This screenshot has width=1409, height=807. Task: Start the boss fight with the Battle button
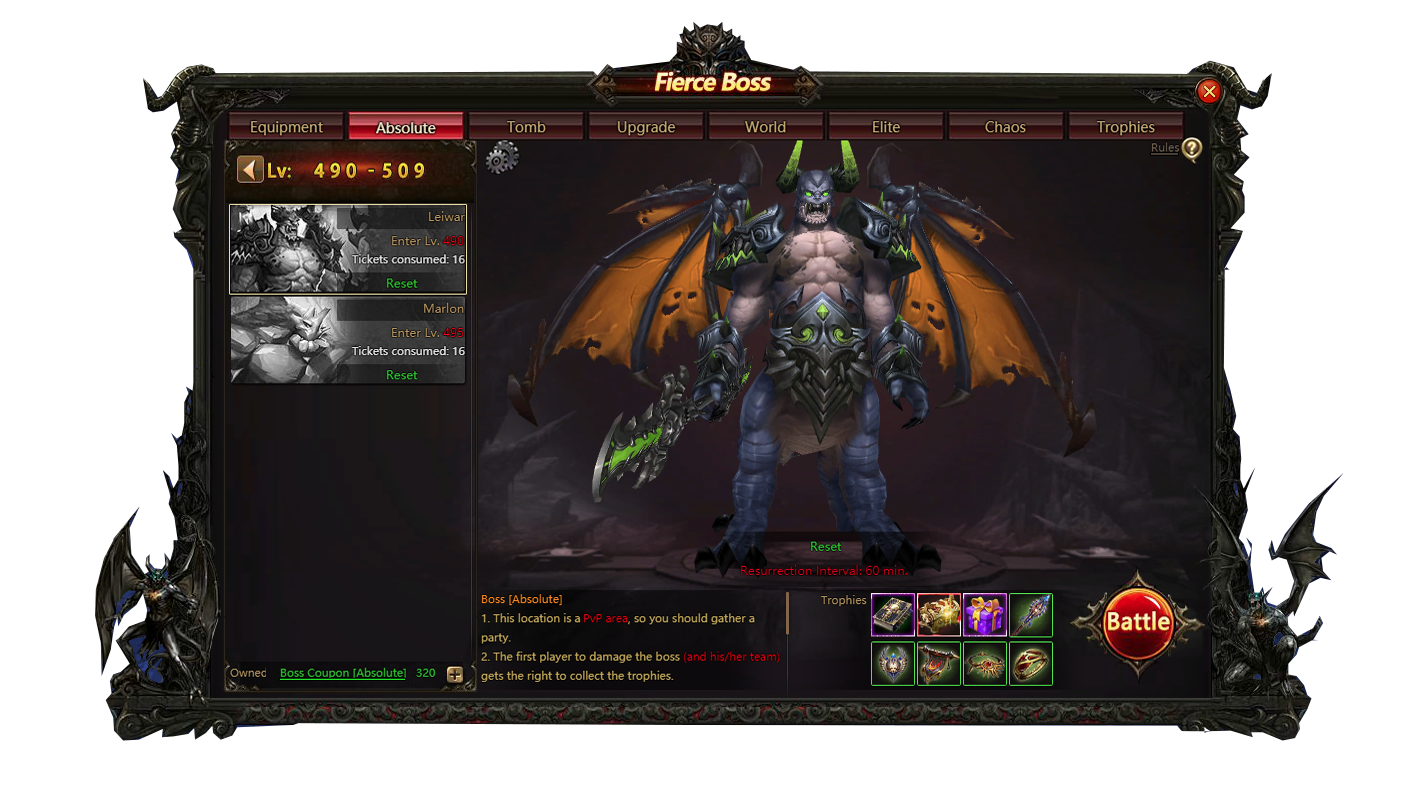click(x=1137, y=622)
